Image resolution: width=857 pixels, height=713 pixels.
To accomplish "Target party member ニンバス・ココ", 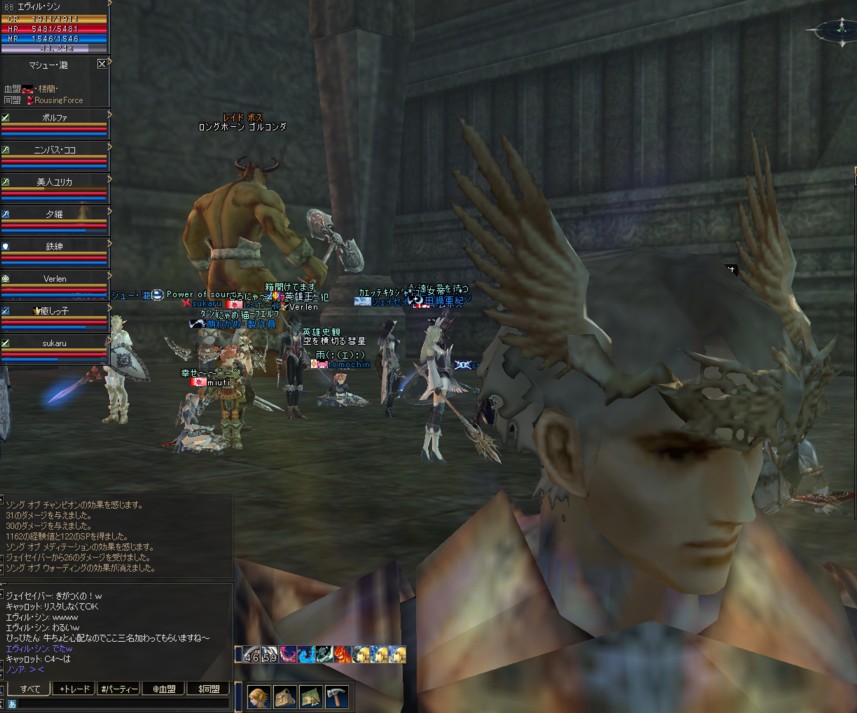I will pyautogui.click(x=55, y=150).
